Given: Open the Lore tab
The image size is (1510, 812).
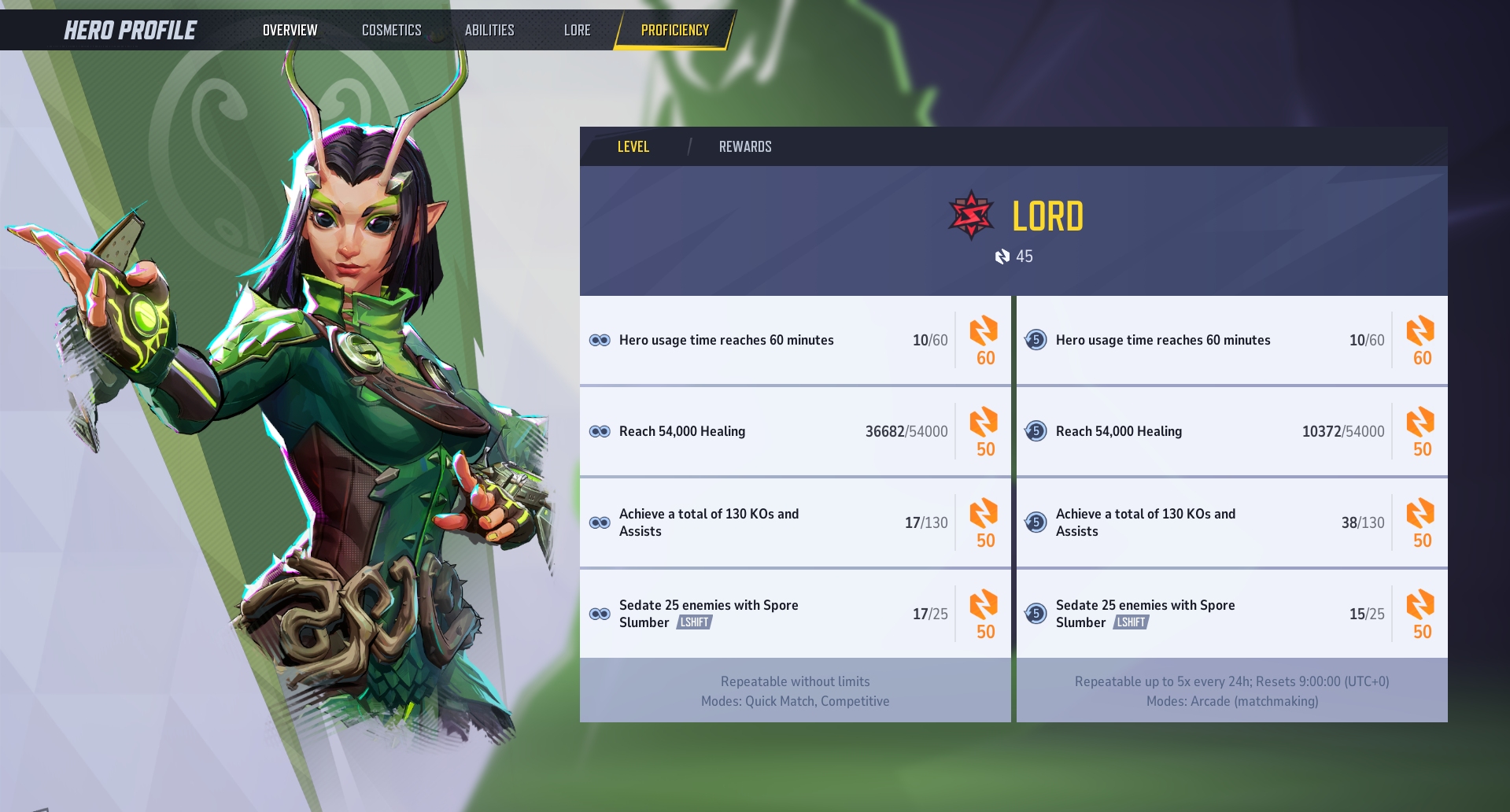Looking at the screenshot, I should coord(577,30).
